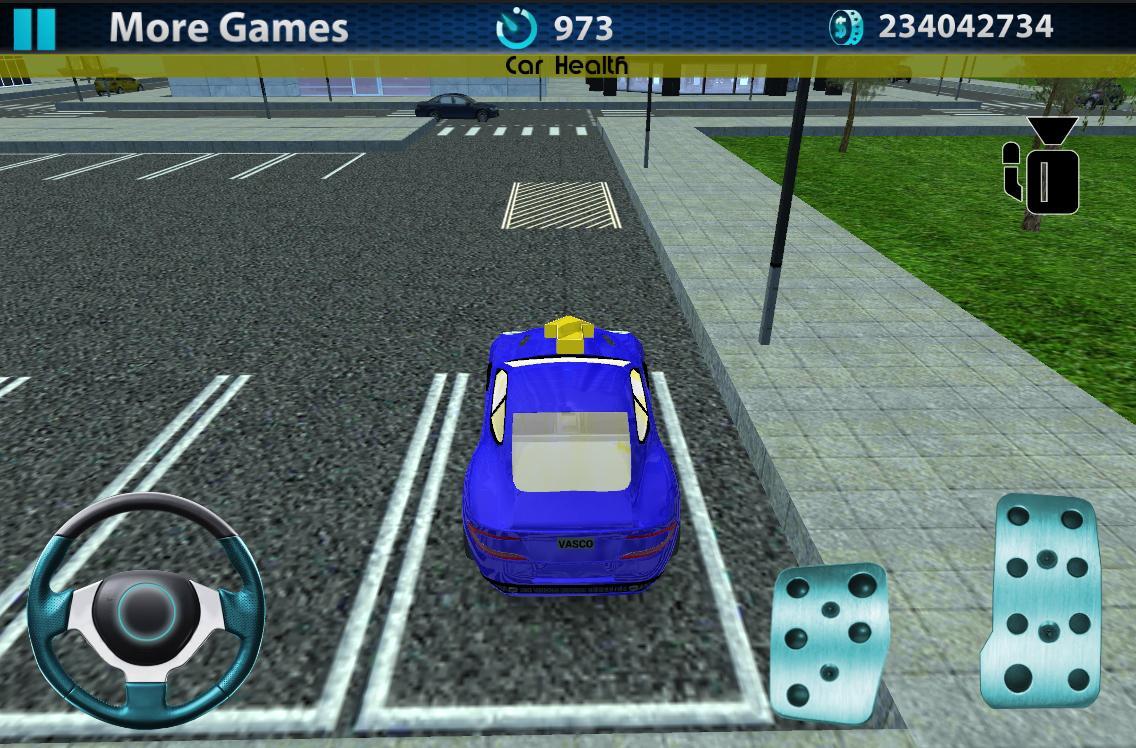
Task: Open the More Games link
Action: [228, 28]
